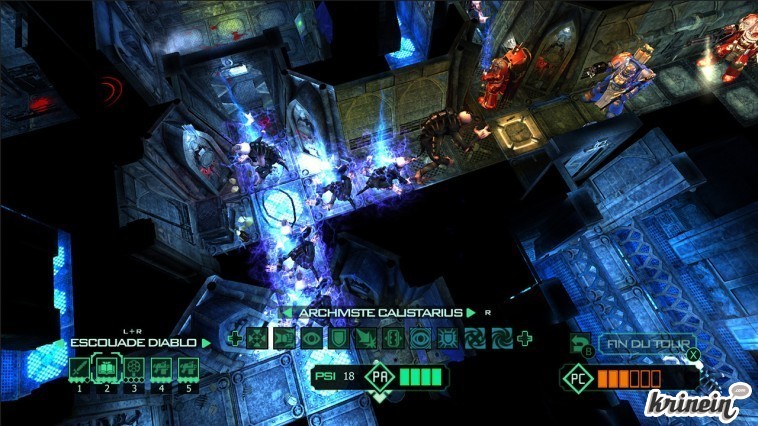Select squad member 5 portrait

(x=186, y=371)
